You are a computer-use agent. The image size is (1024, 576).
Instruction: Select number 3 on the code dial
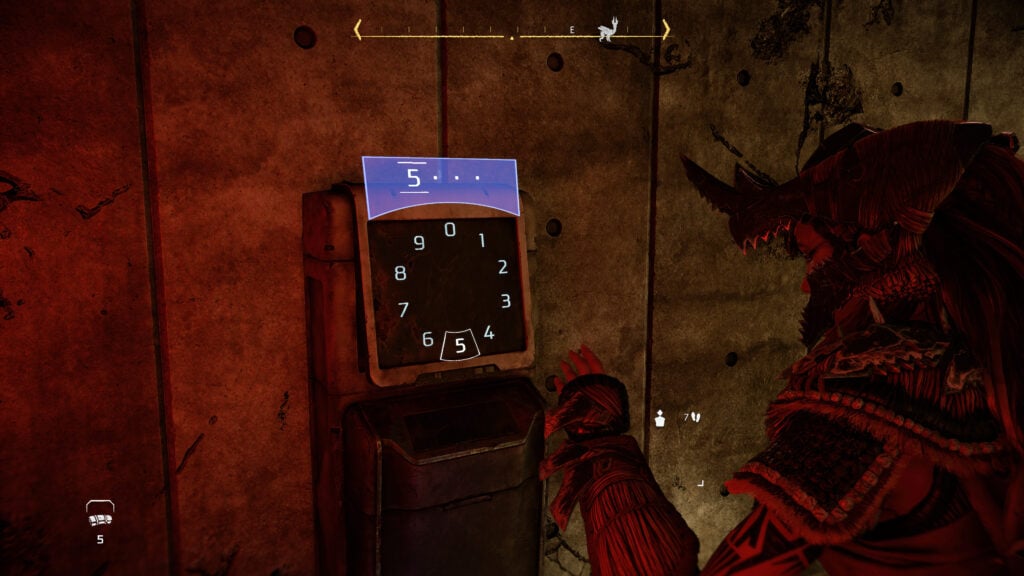click(x=506, y=301)
